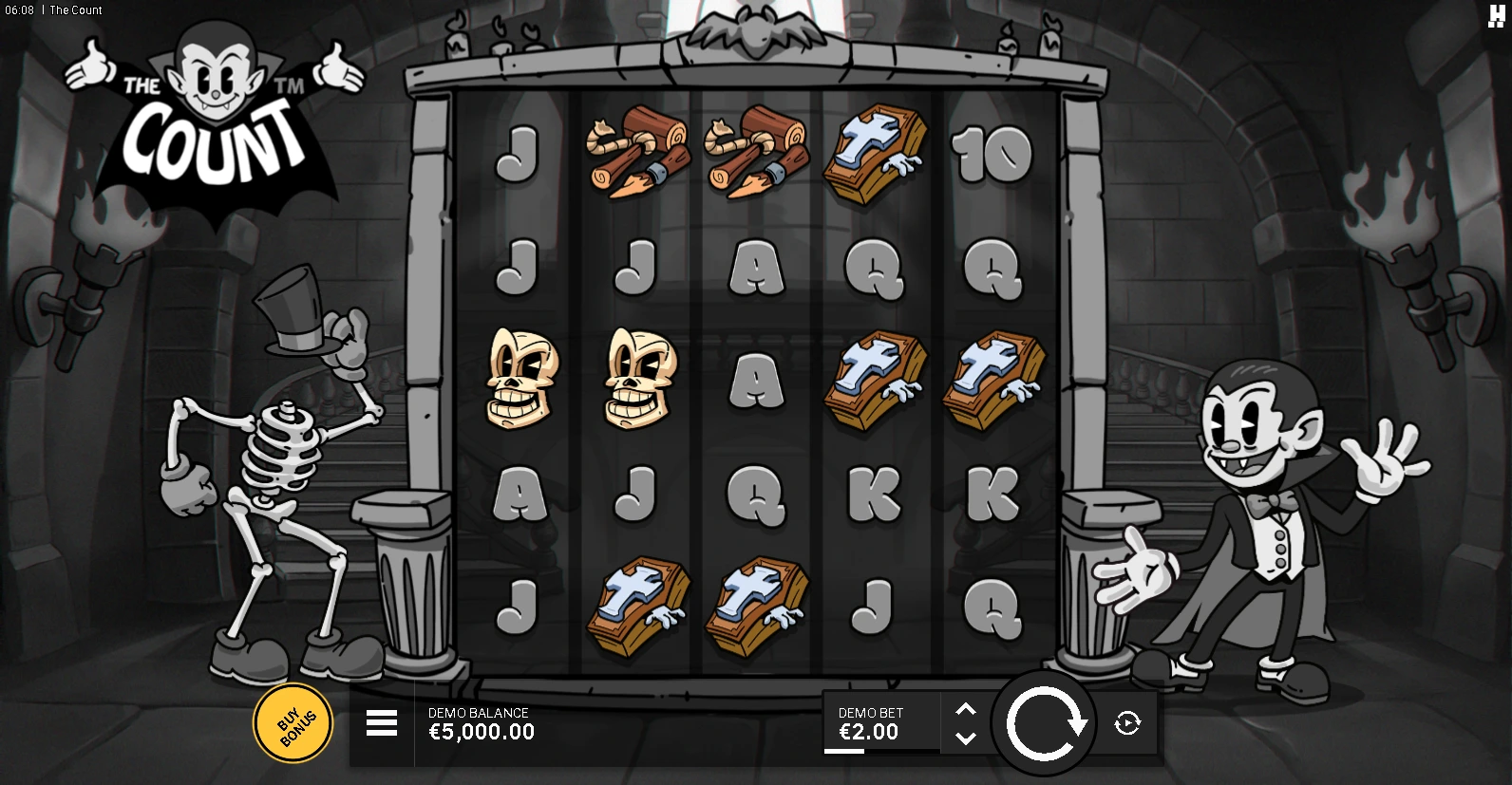Decrease the demo bet amount
1512x785 pixels.
pyautogui.click(x=965, y=738)
